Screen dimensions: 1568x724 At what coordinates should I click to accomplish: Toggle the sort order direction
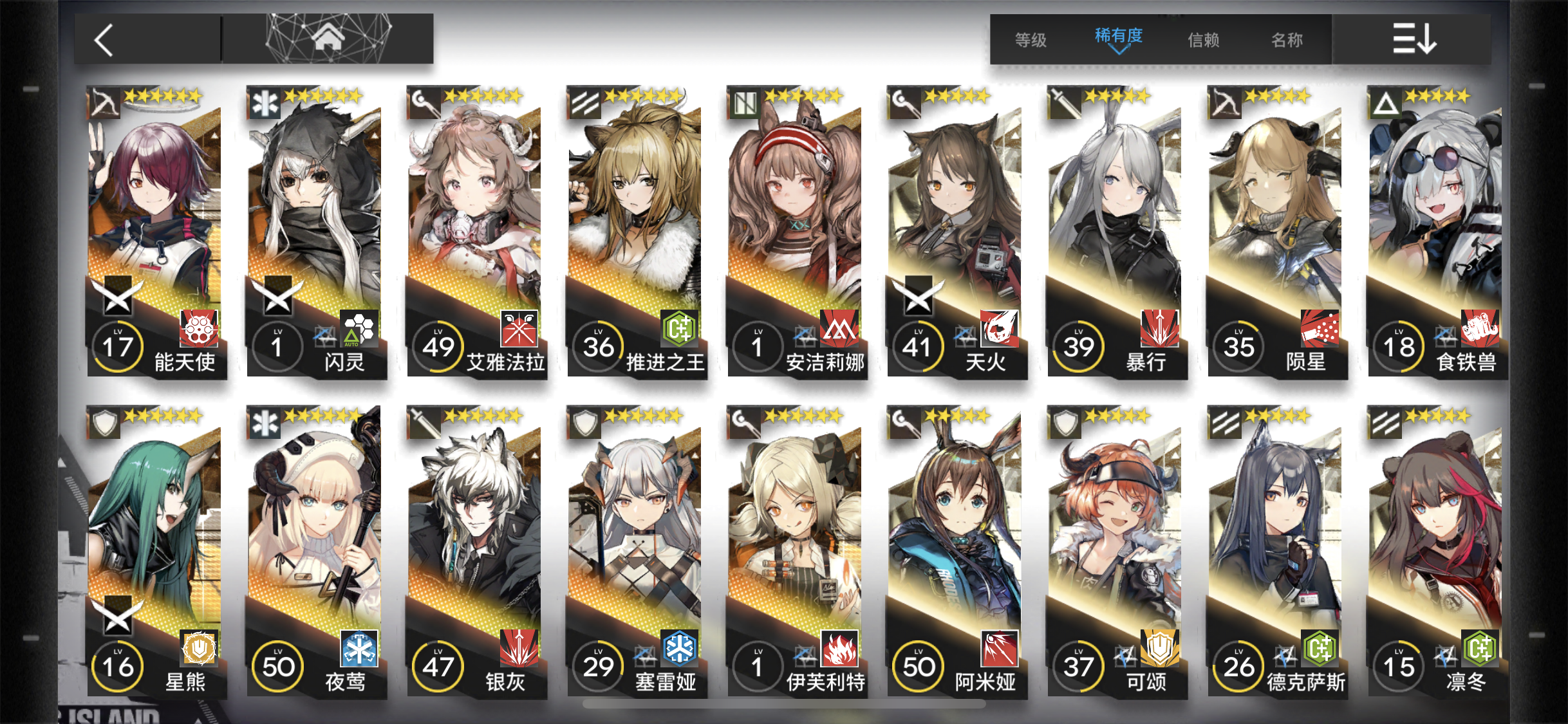[x=1414, y=39]
